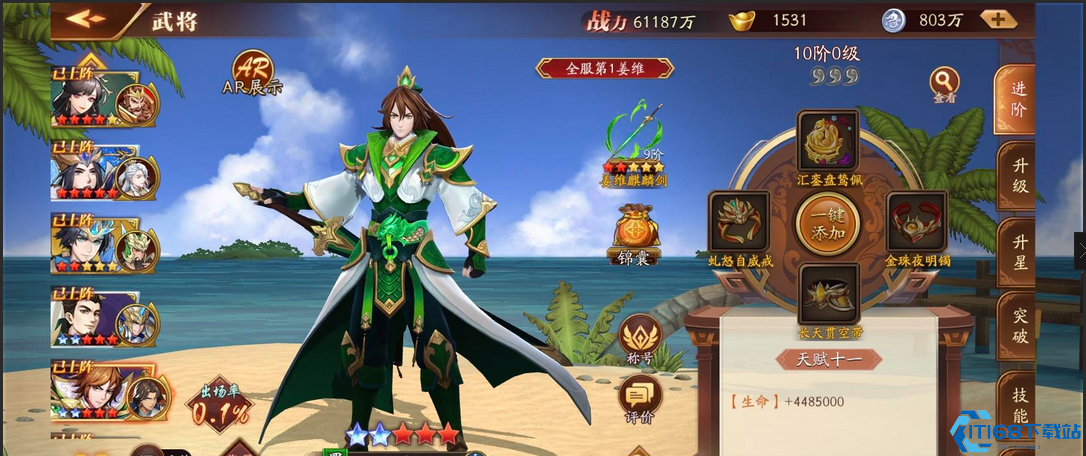
Task: Open the 评价 reviews button
Action: click(x=639, y=398)
